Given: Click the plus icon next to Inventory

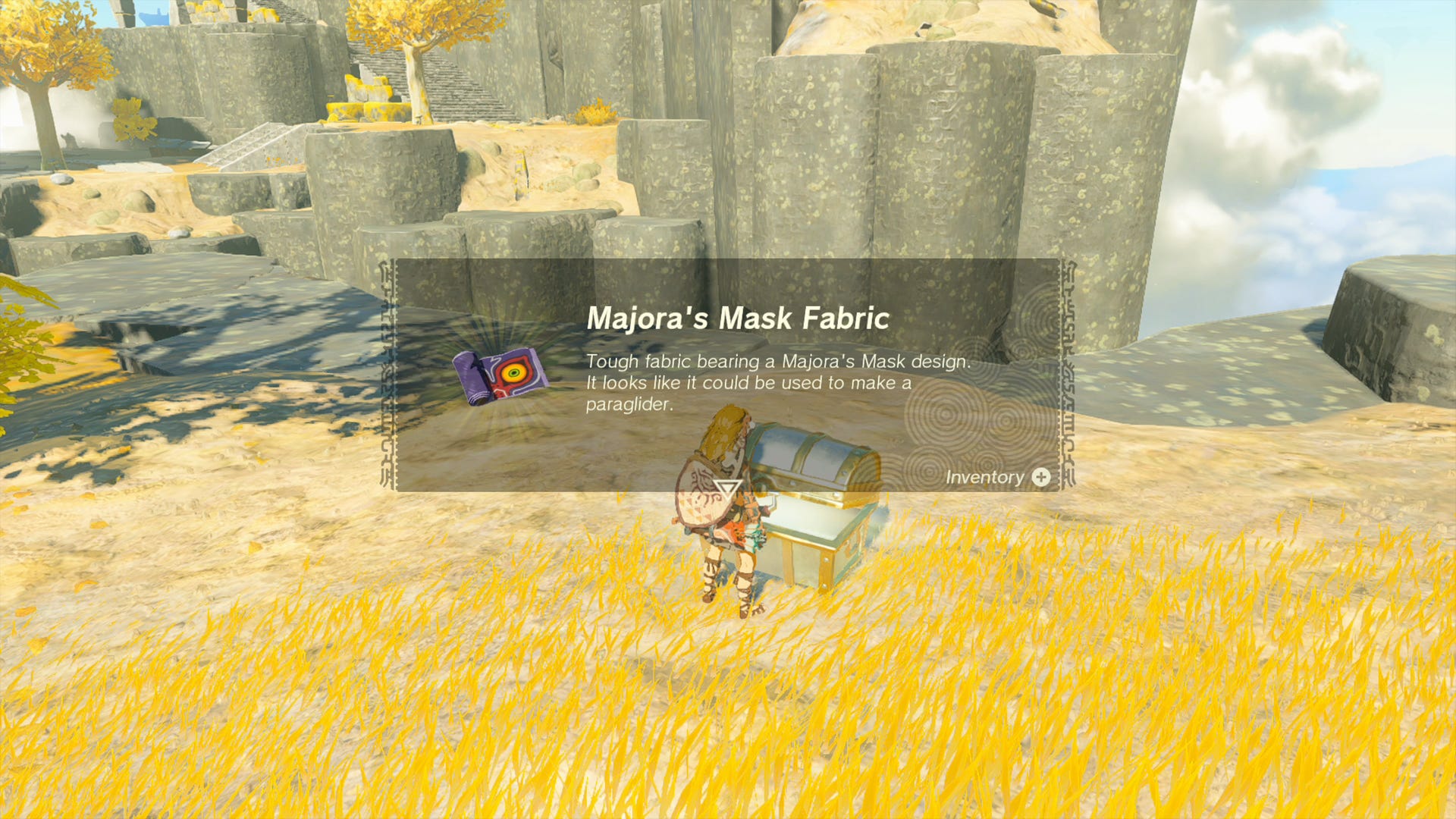Looking at the screenshot, I should [x=1042, y=478].
